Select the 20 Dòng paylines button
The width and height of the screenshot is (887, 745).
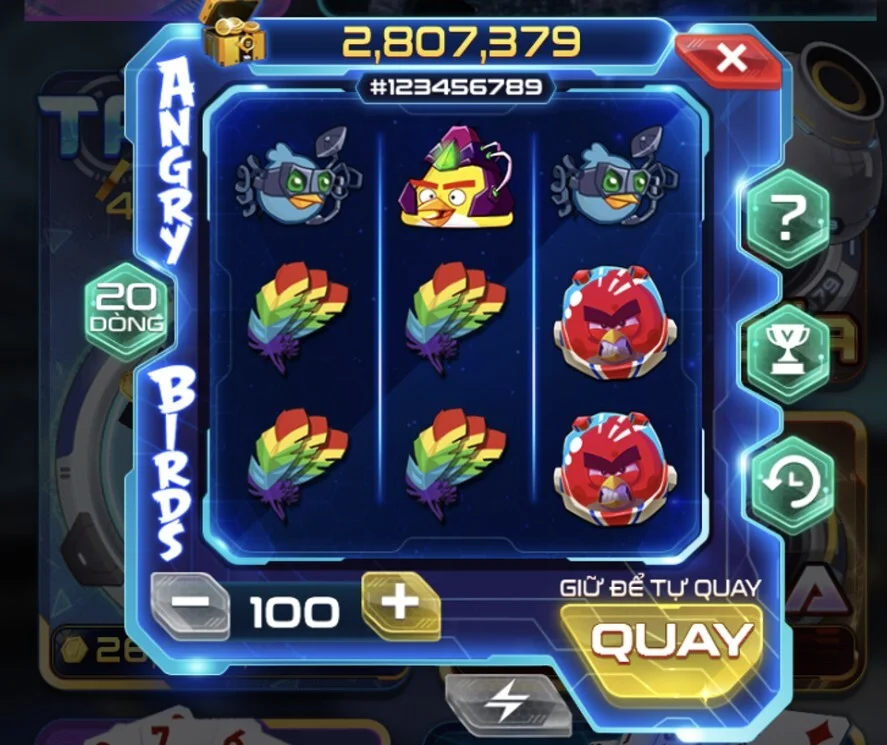129,308
